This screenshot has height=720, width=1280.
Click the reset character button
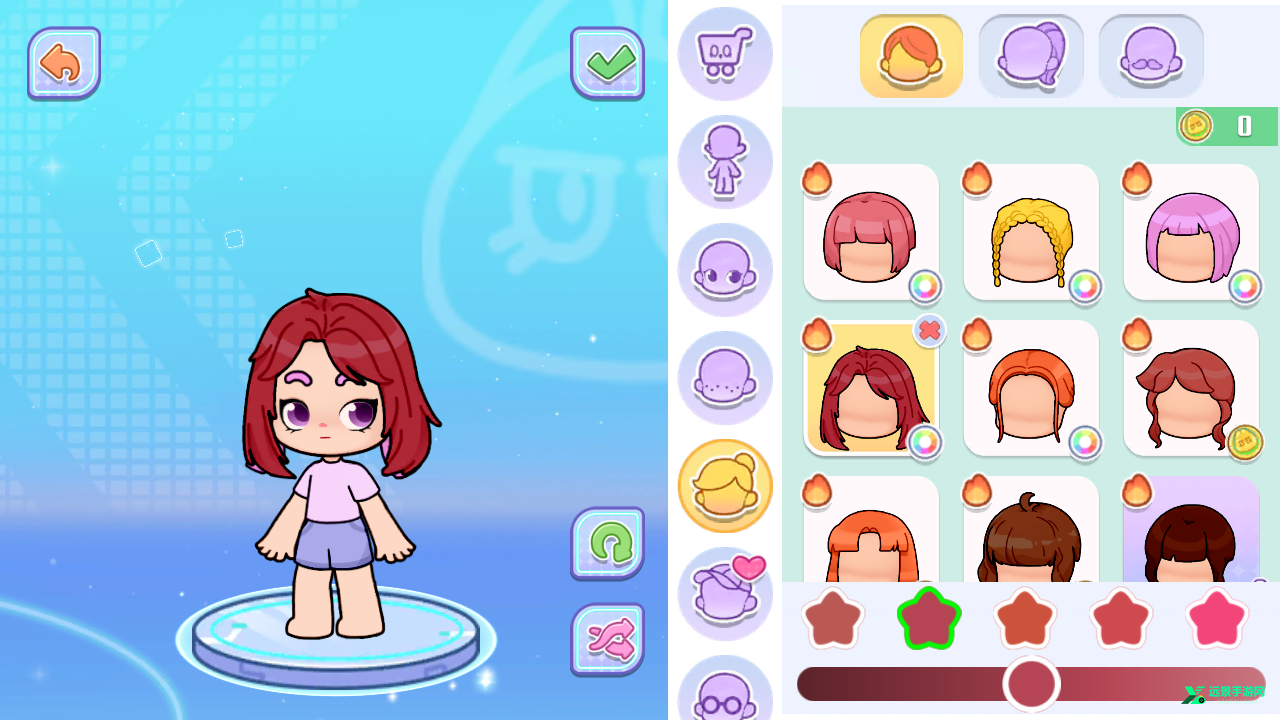pyautogui.click(x=608, y=543)
